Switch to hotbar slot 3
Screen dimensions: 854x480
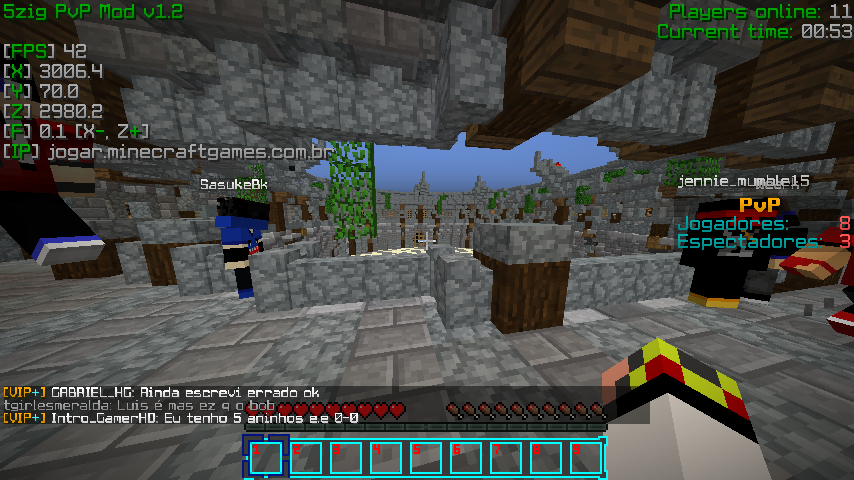pyautogui.click(x=345, y=457)
